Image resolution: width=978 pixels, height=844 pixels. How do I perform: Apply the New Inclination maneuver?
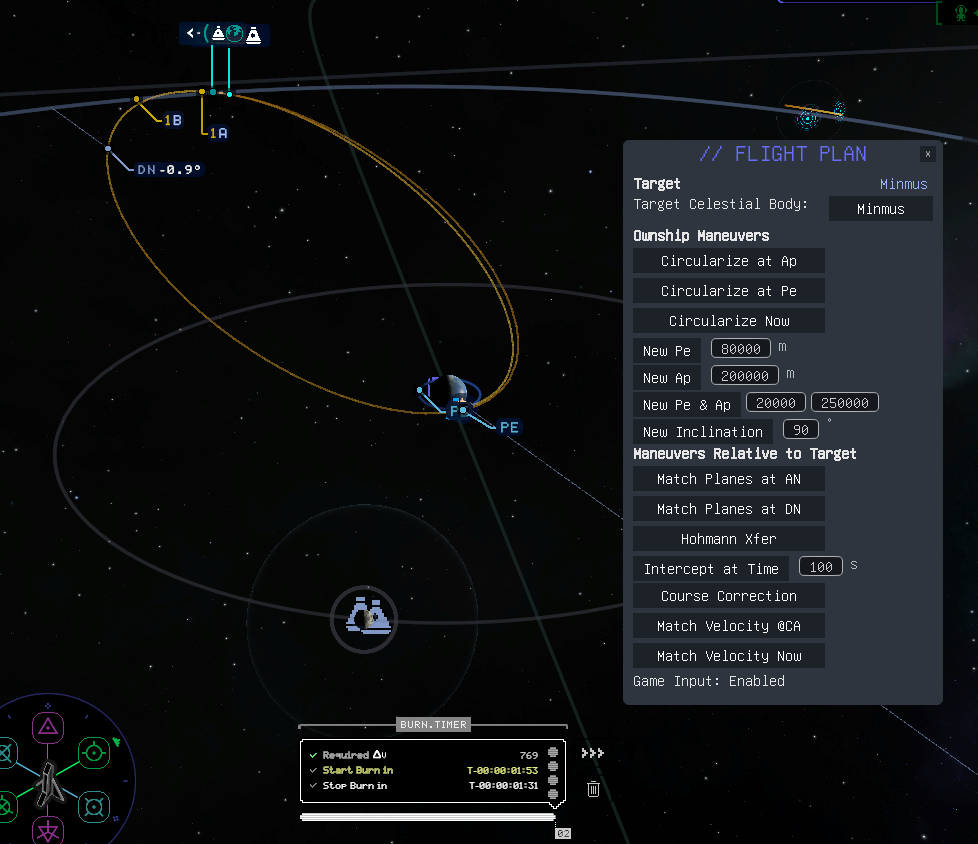click(703, 432)
